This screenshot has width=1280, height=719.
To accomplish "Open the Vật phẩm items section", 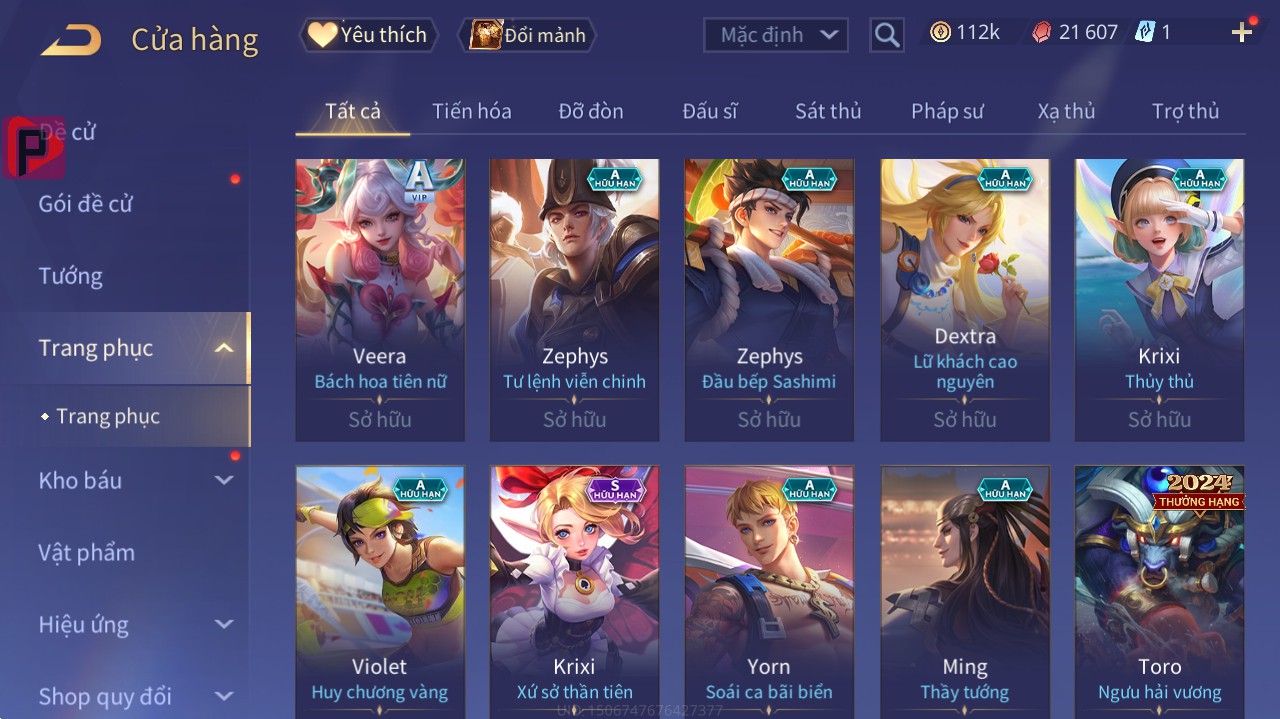I will (x=86, y=552).
